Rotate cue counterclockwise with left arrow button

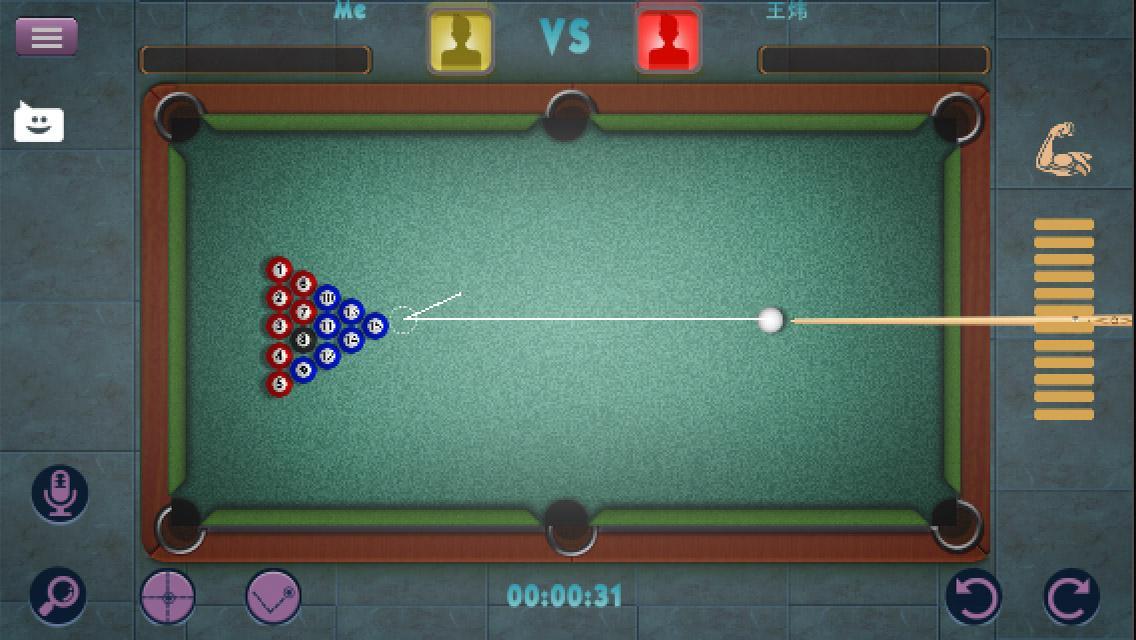tap(974, 597)
